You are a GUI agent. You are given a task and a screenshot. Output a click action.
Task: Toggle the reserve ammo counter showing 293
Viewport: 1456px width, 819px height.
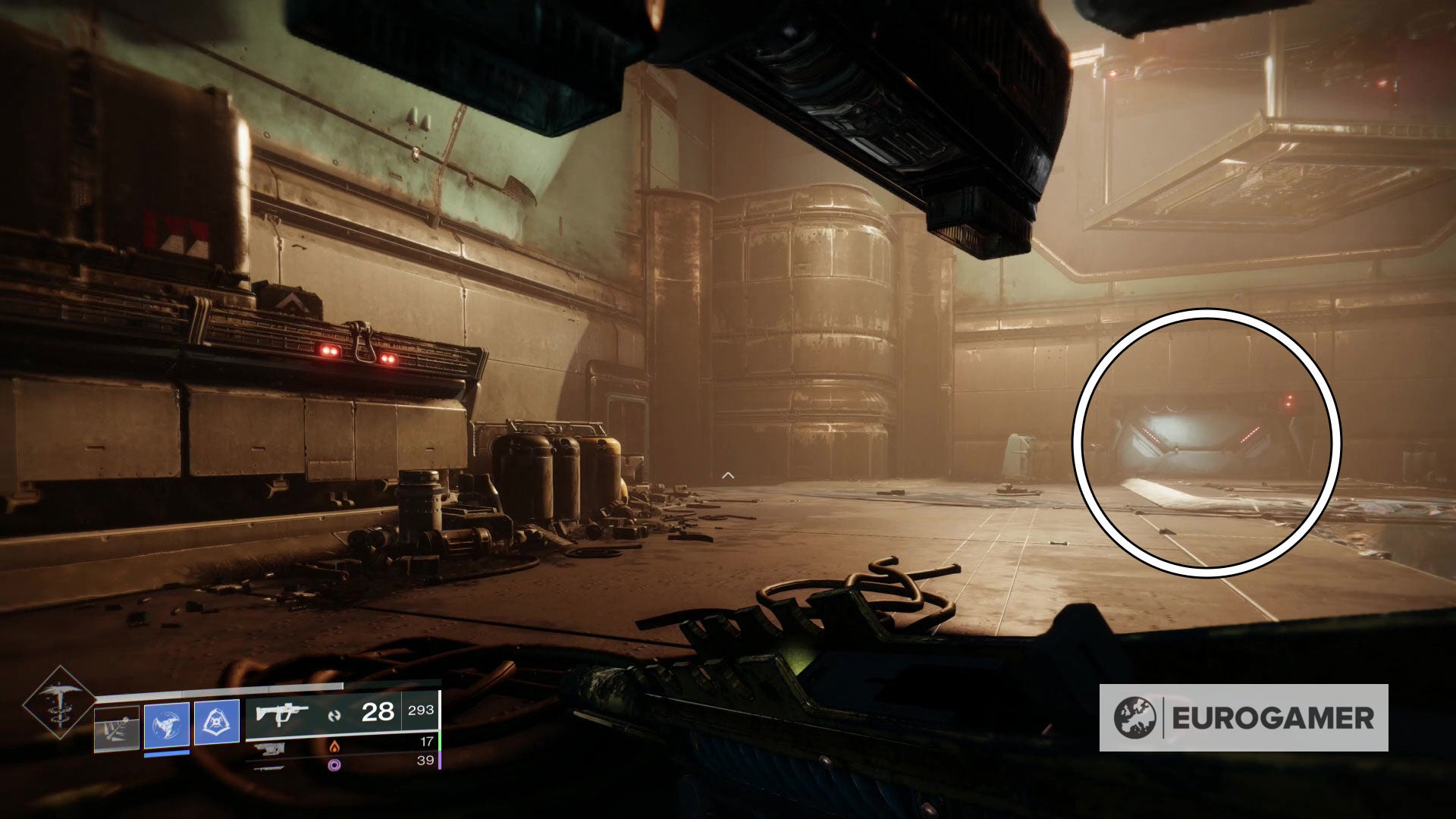422,709
